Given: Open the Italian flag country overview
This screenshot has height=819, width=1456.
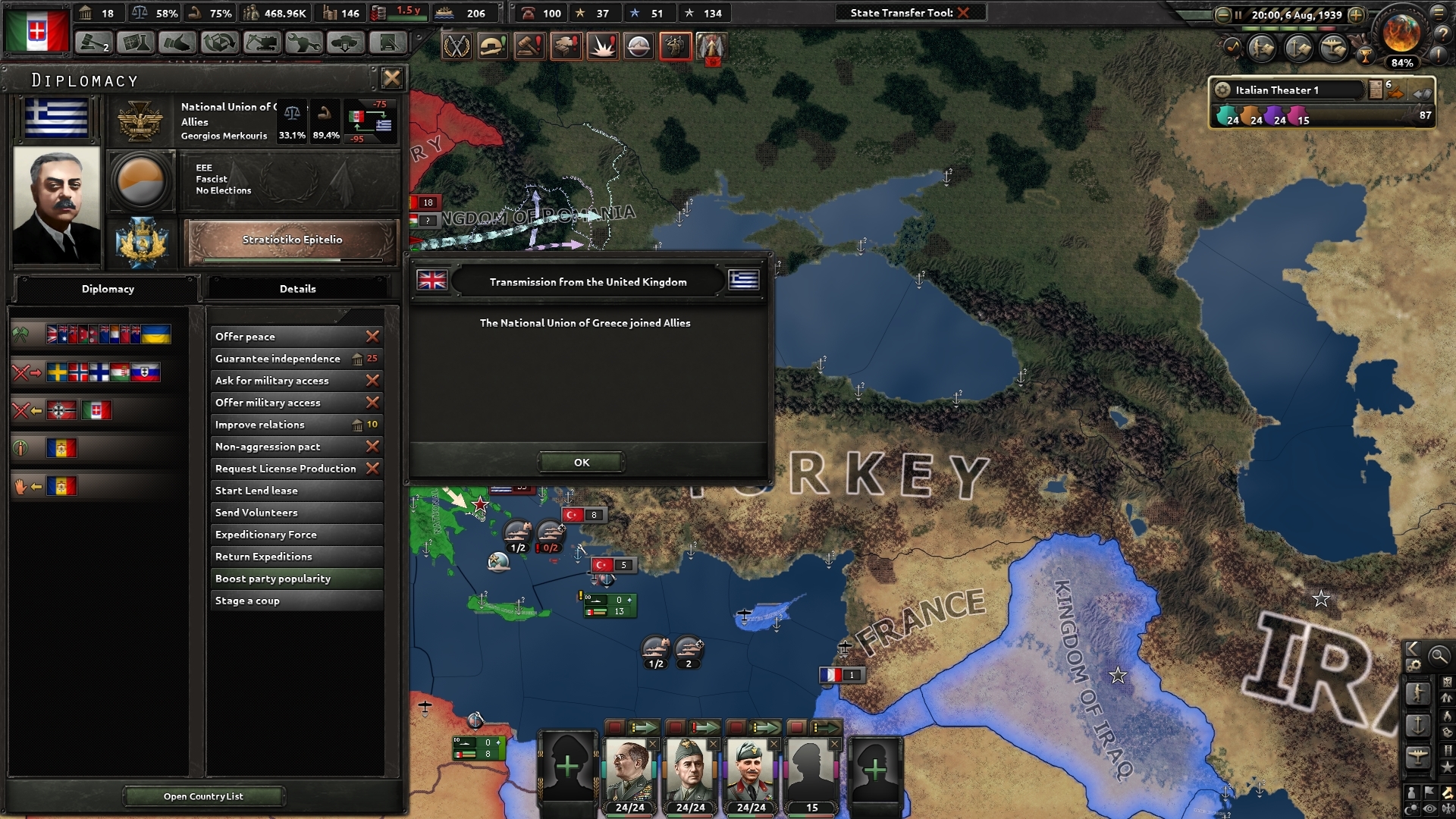Looking at the screenshot, I should (x=36, y=30).
